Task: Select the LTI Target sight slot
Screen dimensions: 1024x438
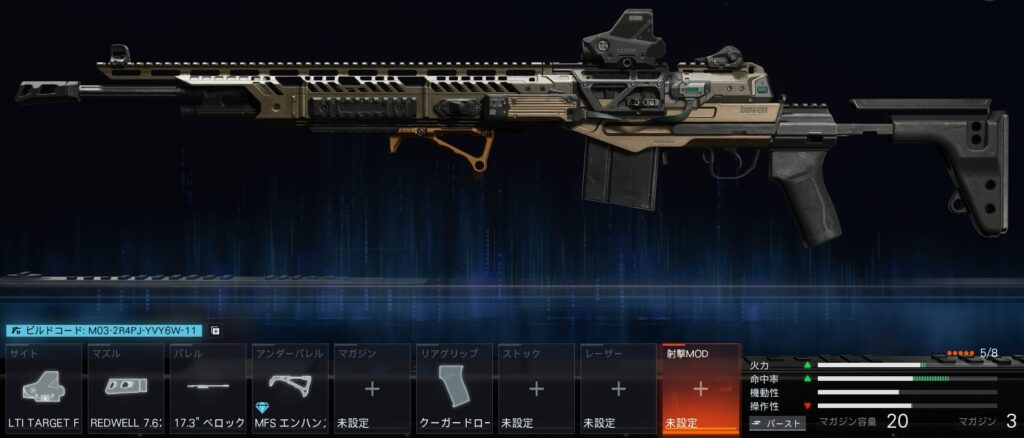Action: 45,389
